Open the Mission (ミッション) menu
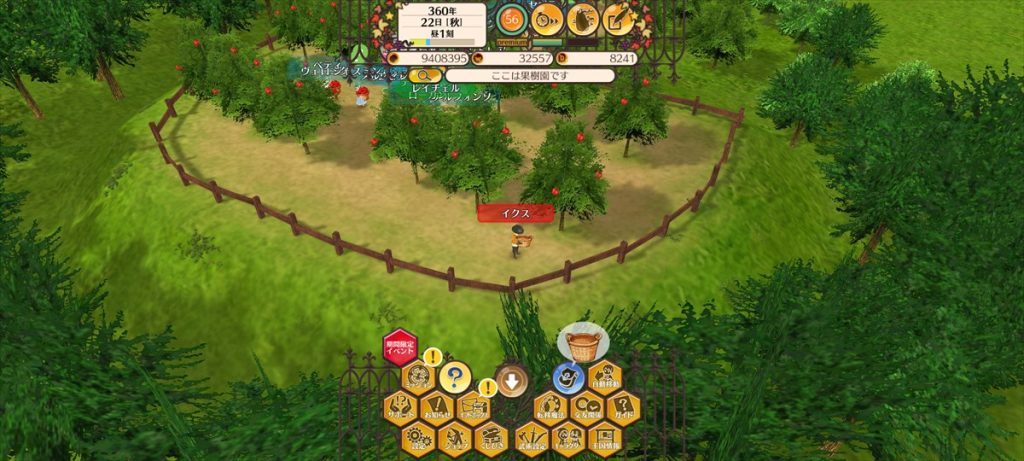The image size is (1024, 461). [x=418, y=378]
